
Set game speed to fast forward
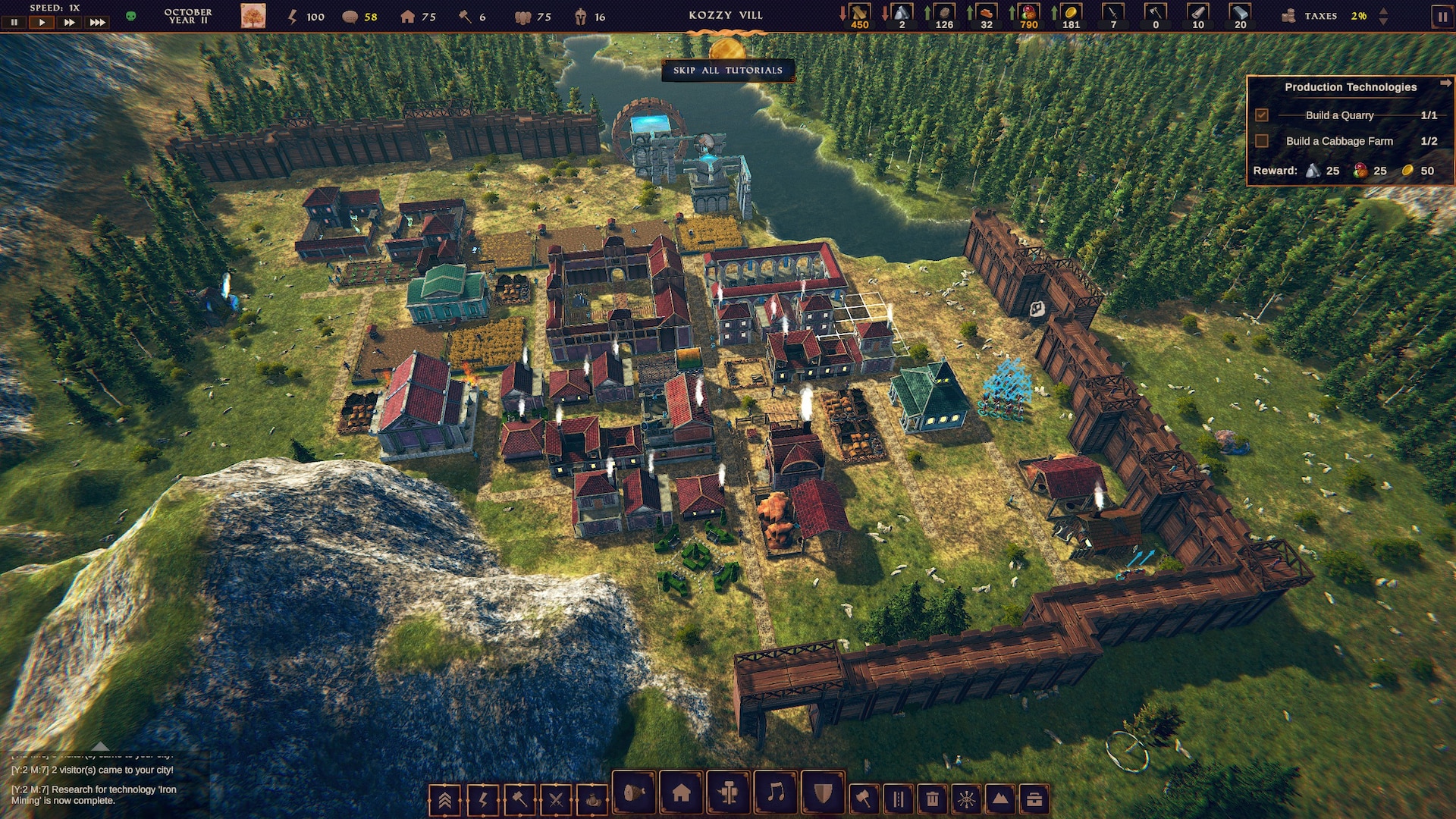[x=69, y=23]
